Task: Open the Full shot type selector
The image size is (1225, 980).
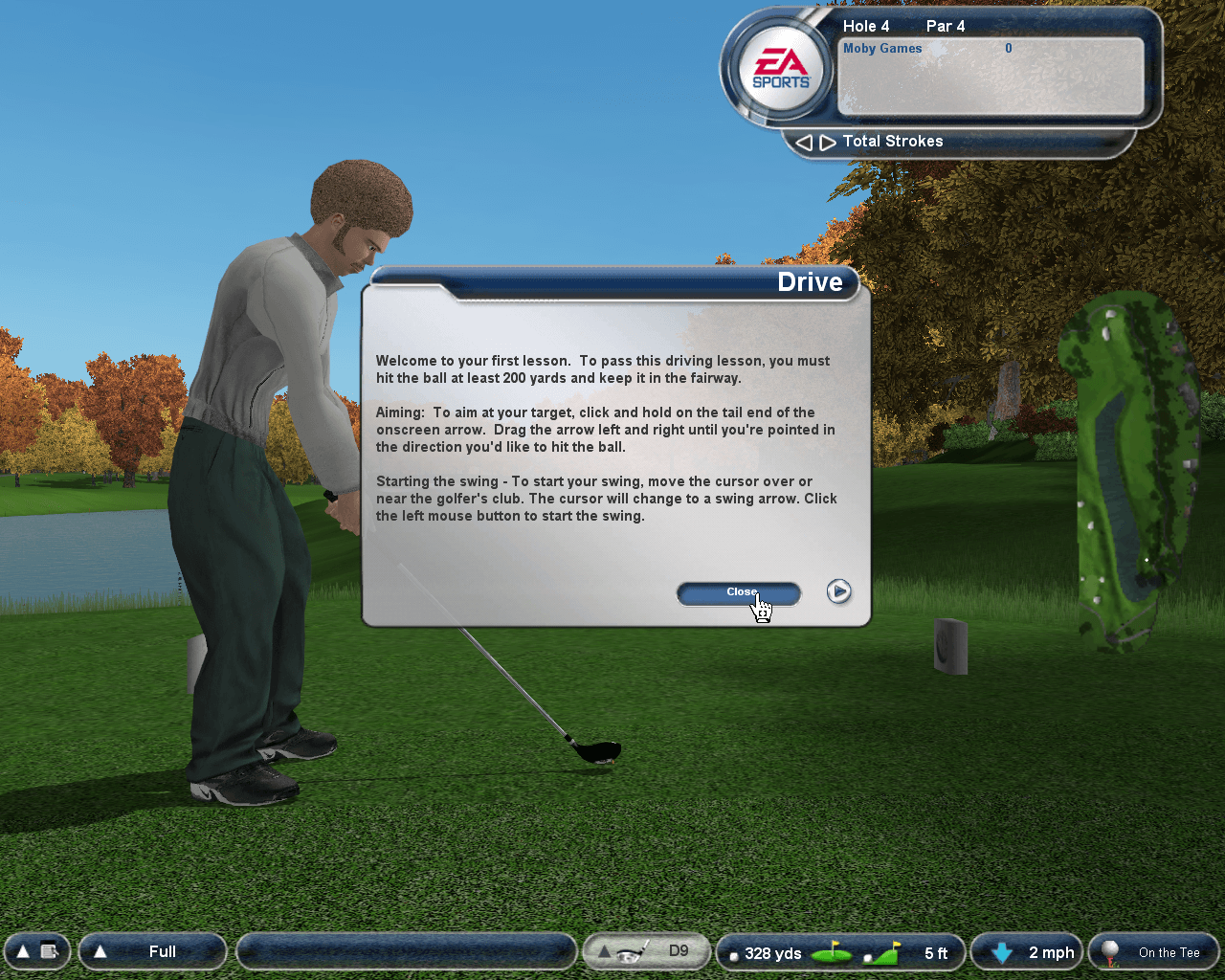Action: coord(152,951)
